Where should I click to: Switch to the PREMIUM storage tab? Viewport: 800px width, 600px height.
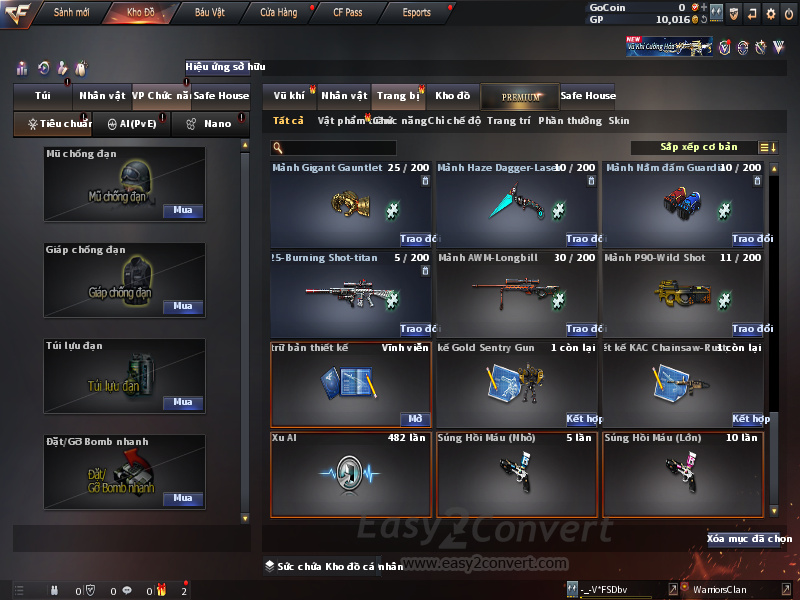tap(521, 96)
